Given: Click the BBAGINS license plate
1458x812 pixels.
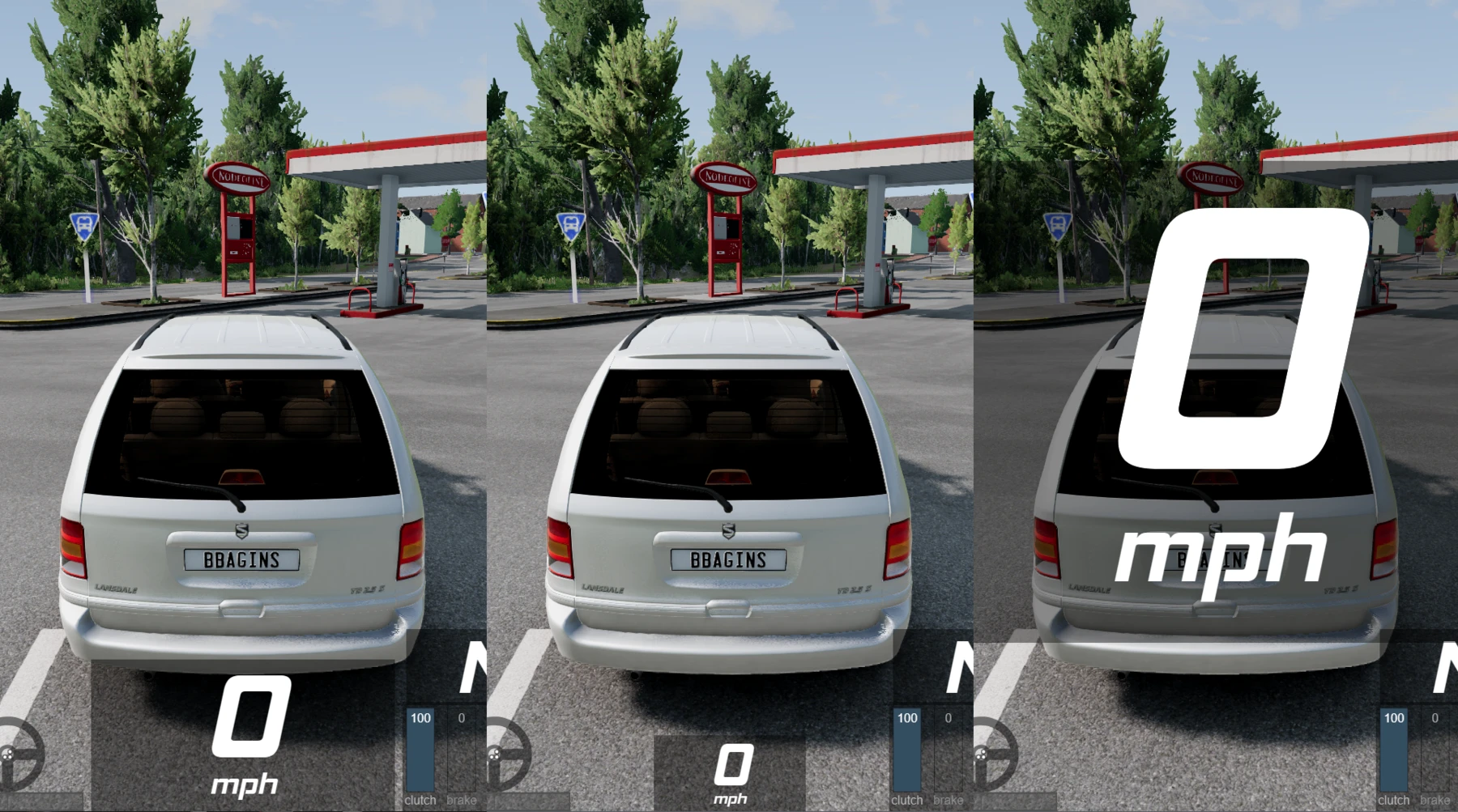Looking at the screenshot, I should click(243, 557).
